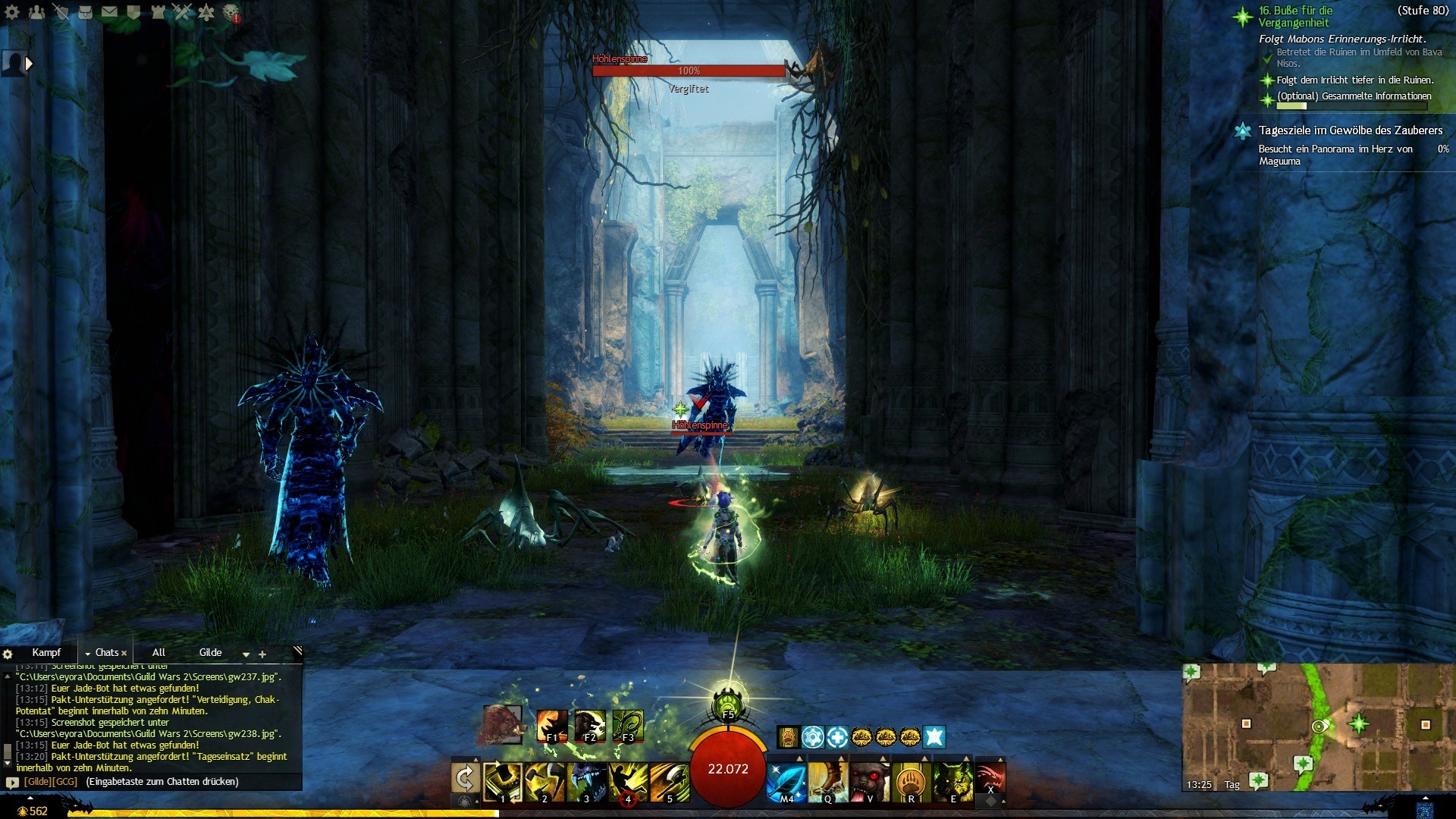Open chat options gear icon
This screenshot has height=819, width=1456.
tap(8, 654)
